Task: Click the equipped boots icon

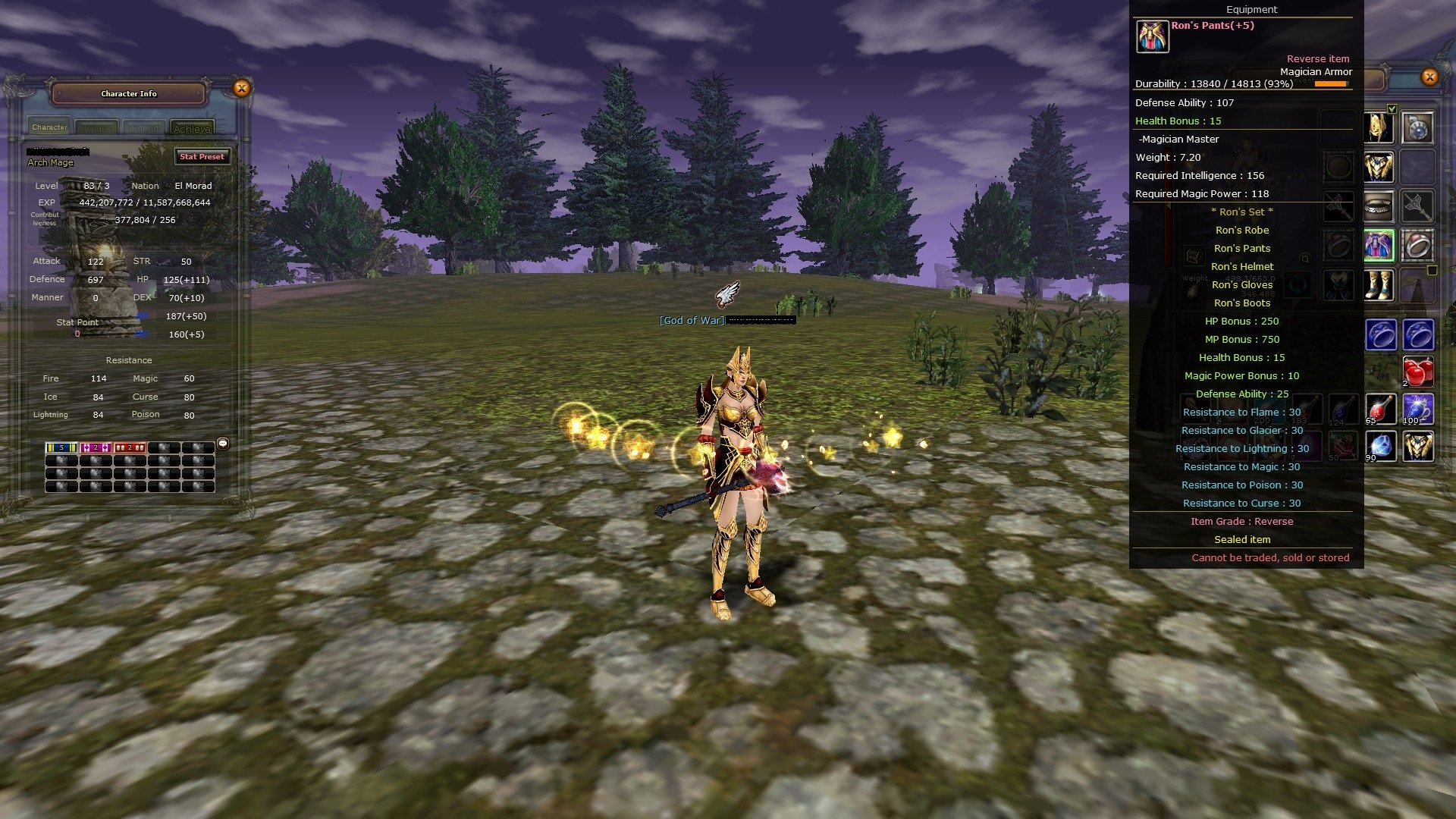Action: (1380, 284)
